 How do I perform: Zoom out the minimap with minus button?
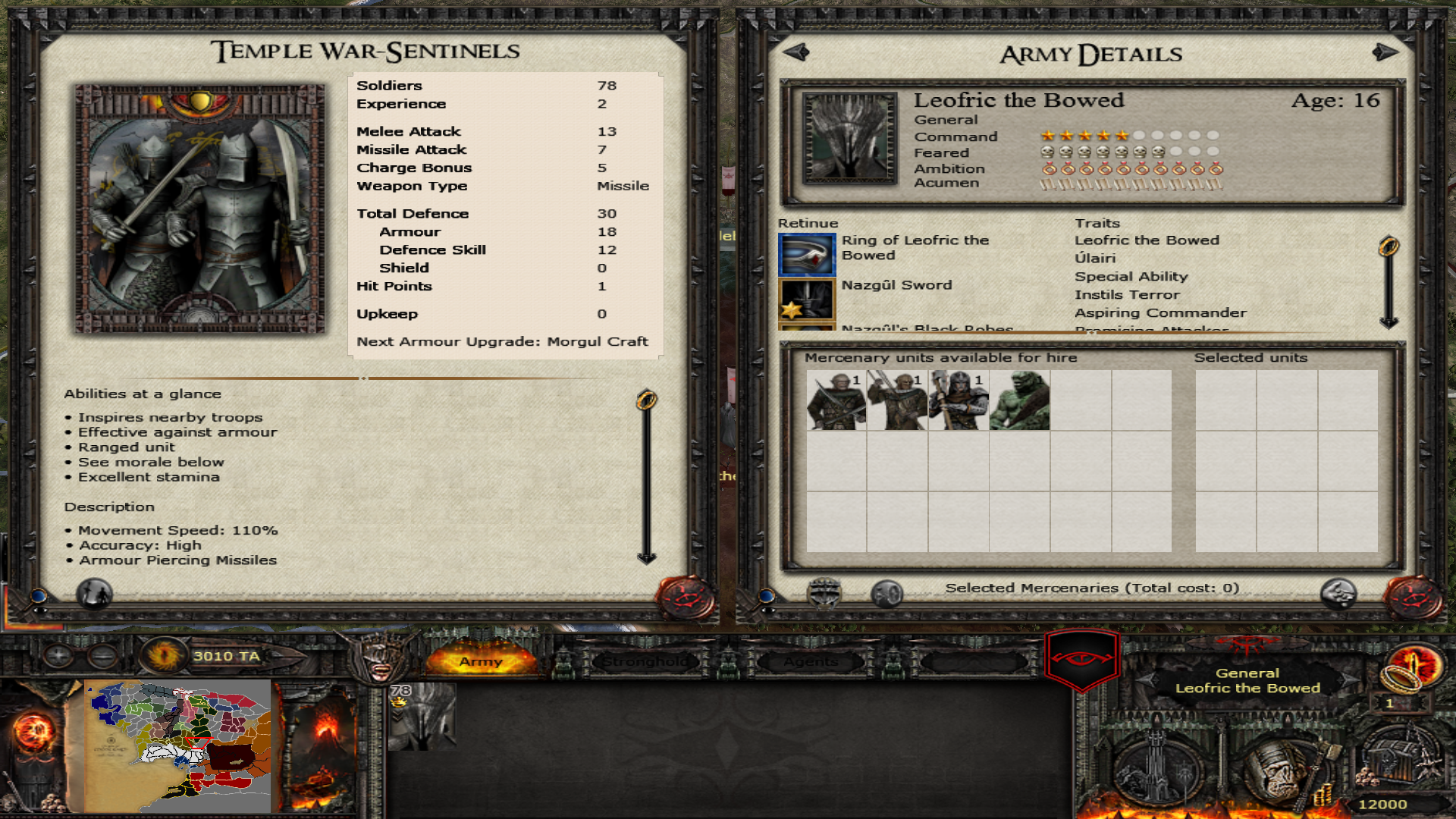tap(102, 655)
